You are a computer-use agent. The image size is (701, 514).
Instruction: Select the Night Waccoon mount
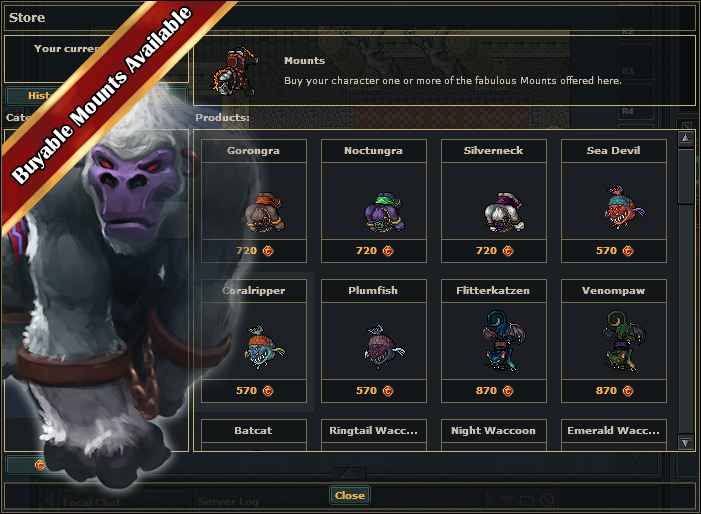tap(493, 434)
